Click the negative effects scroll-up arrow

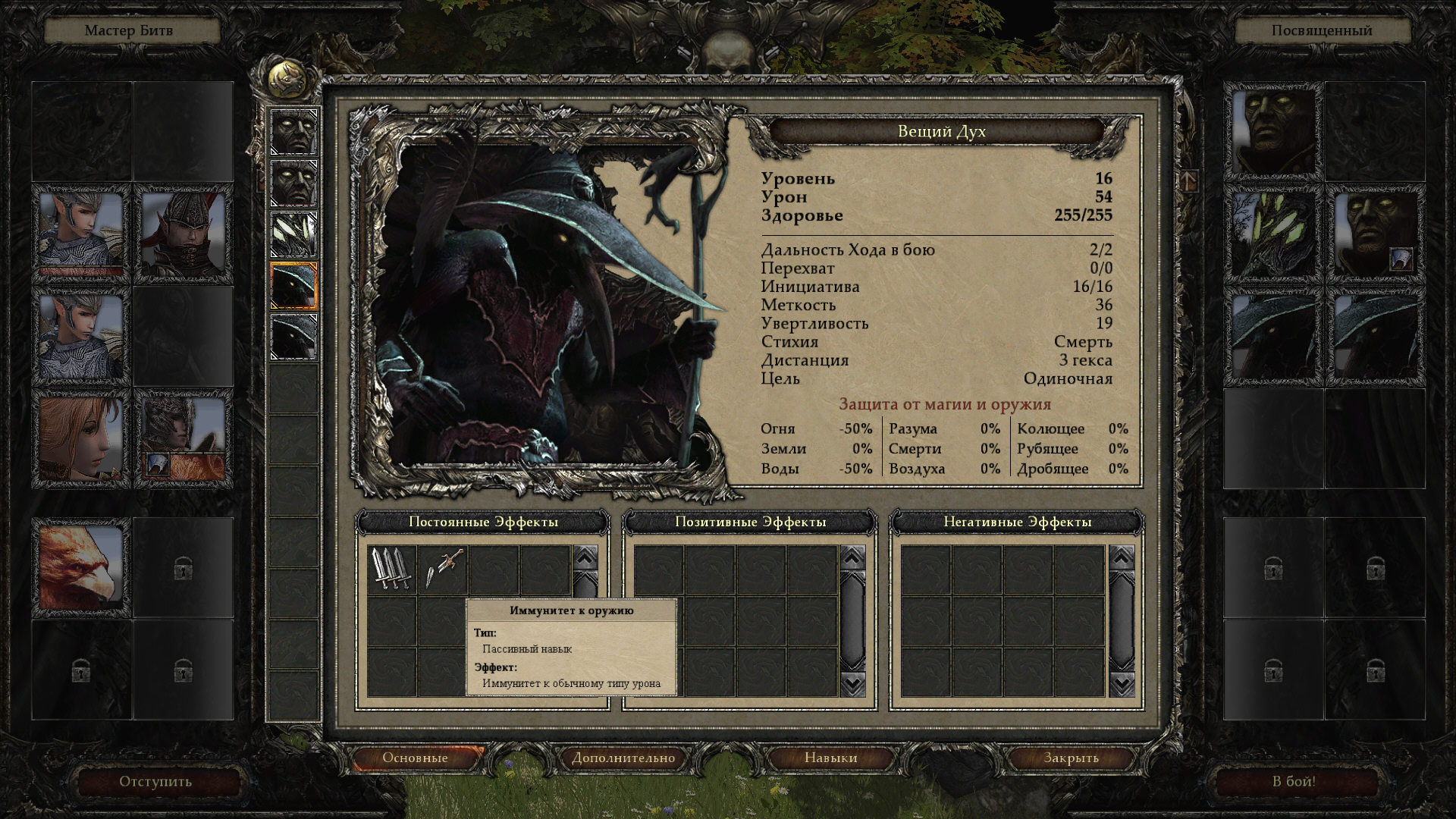(x=1122, y=558)
